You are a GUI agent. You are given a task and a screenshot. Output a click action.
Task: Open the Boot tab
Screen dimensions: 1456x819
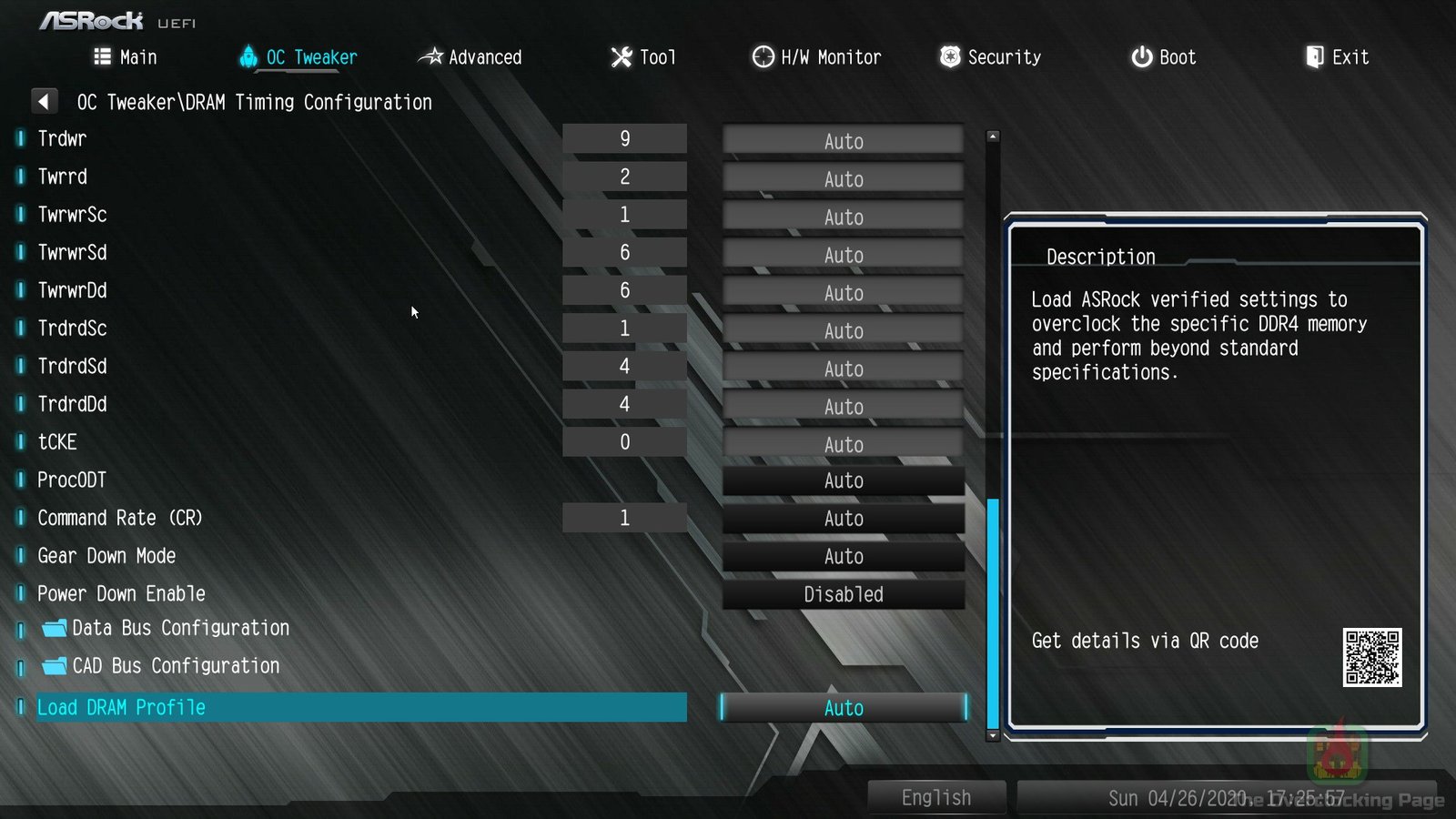(1163, 57)
